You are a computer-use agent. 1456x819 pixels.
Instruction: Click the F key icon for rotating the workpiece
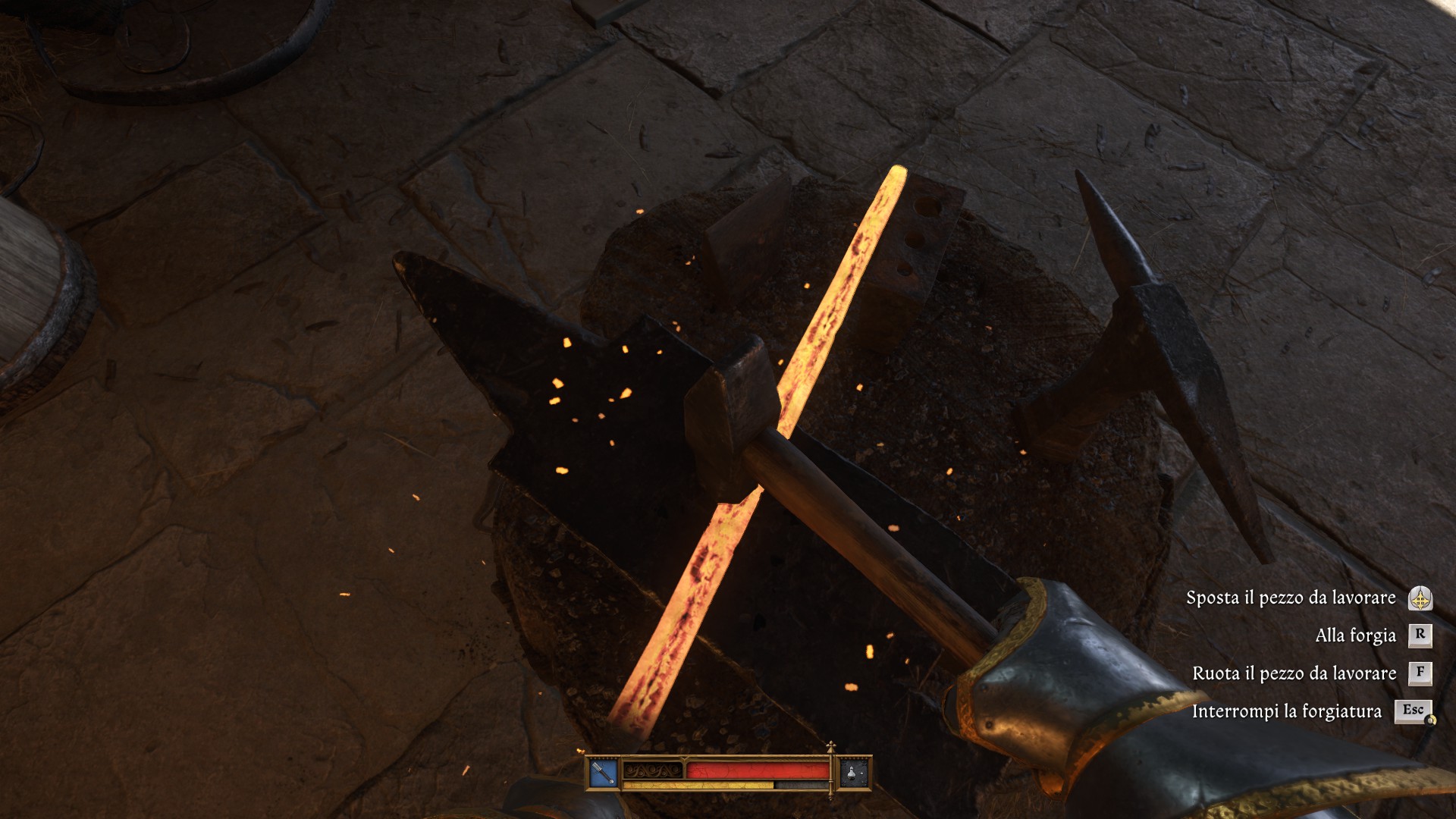pyautogui.click(x=1420, y=673)
